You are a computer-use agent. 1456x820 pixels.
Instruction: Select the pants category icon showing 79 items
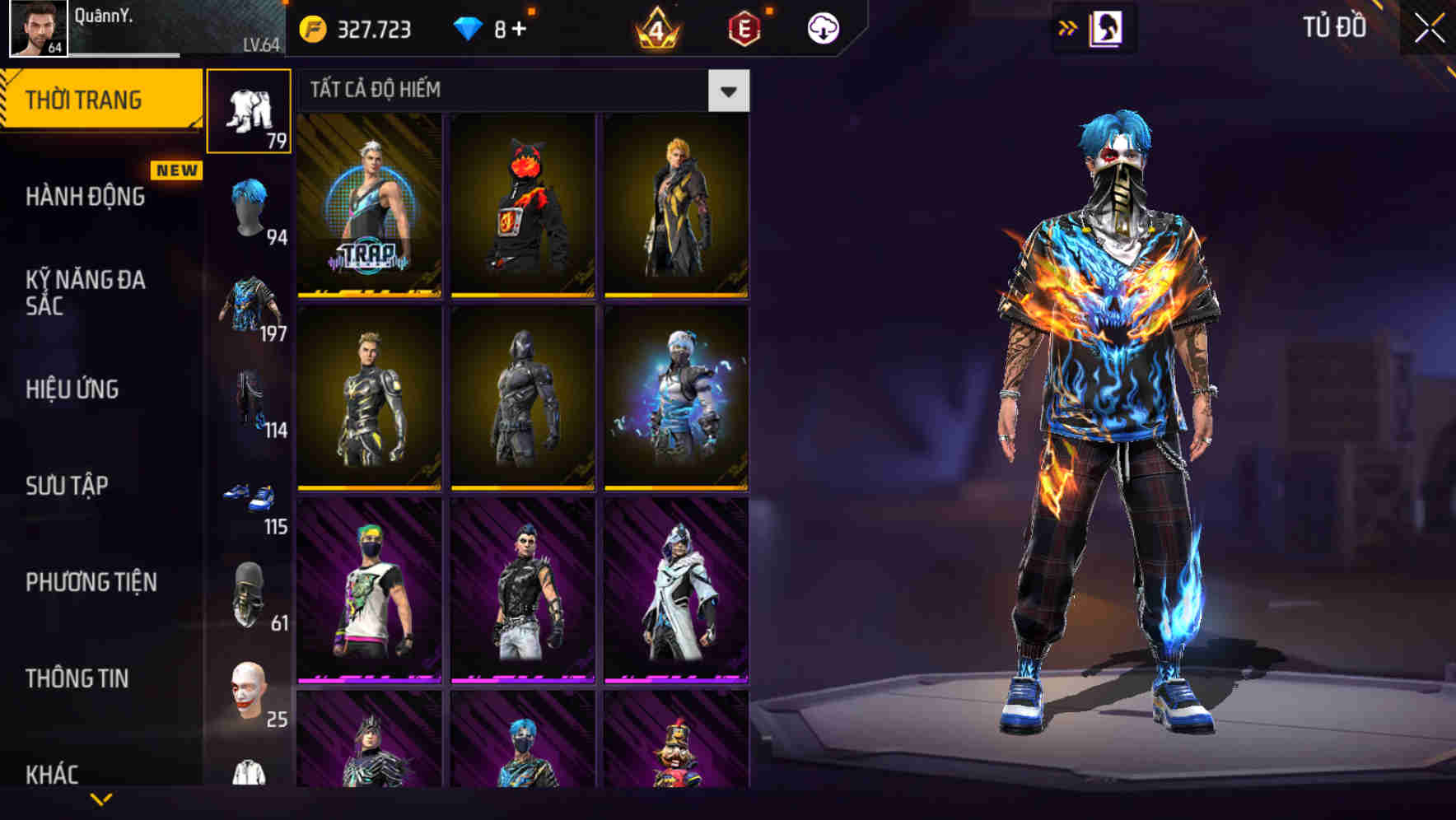250,111
